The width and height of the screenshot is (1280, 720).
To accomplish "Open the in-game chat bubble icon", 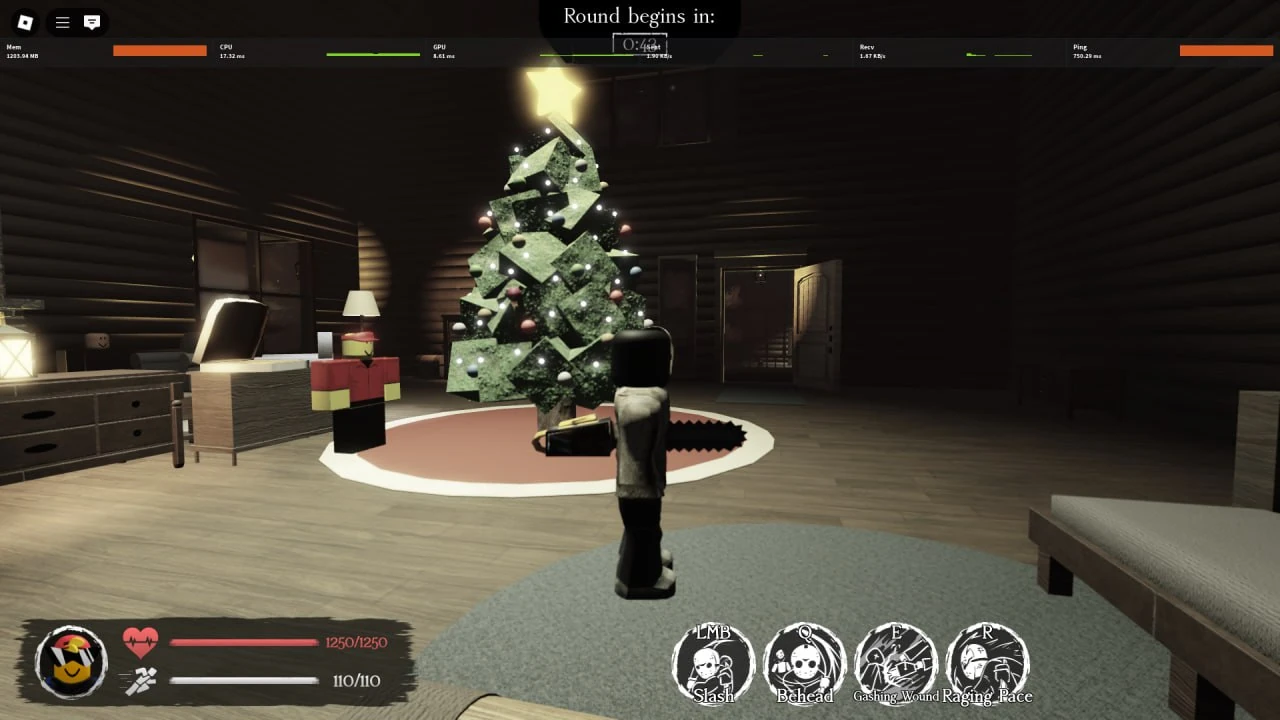I will (x=94, y=22).
